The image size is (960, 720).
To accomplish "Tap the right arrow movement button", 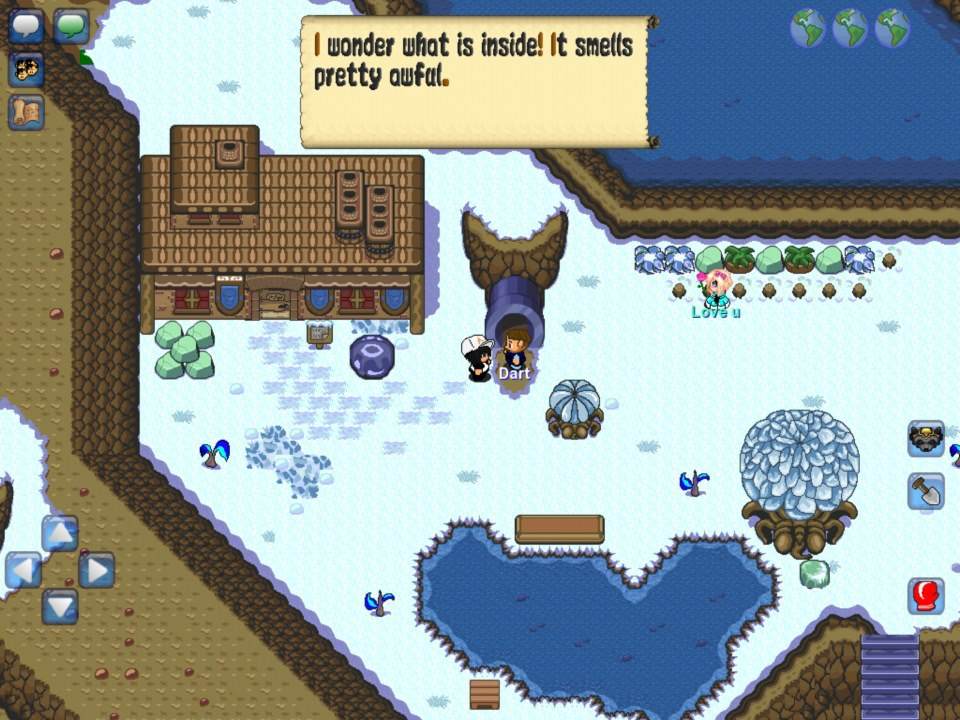I will [x=97, y=570].
